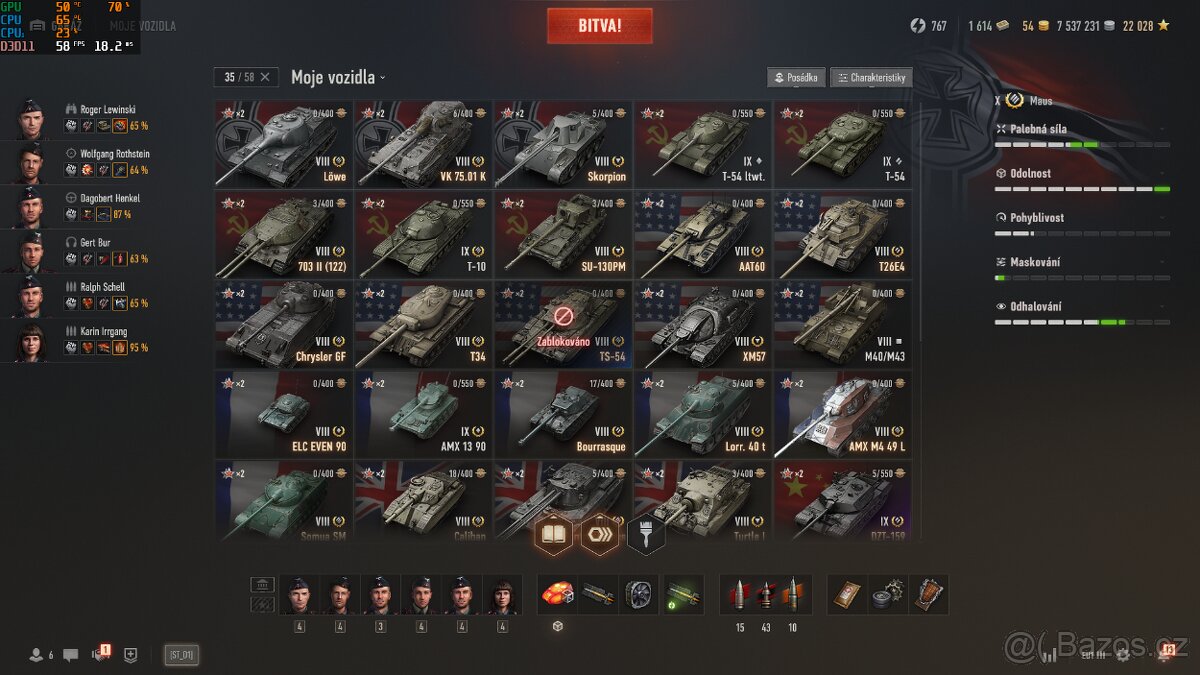
Task: Select the Löwe tank tile
Action: [x=283, y=144]
